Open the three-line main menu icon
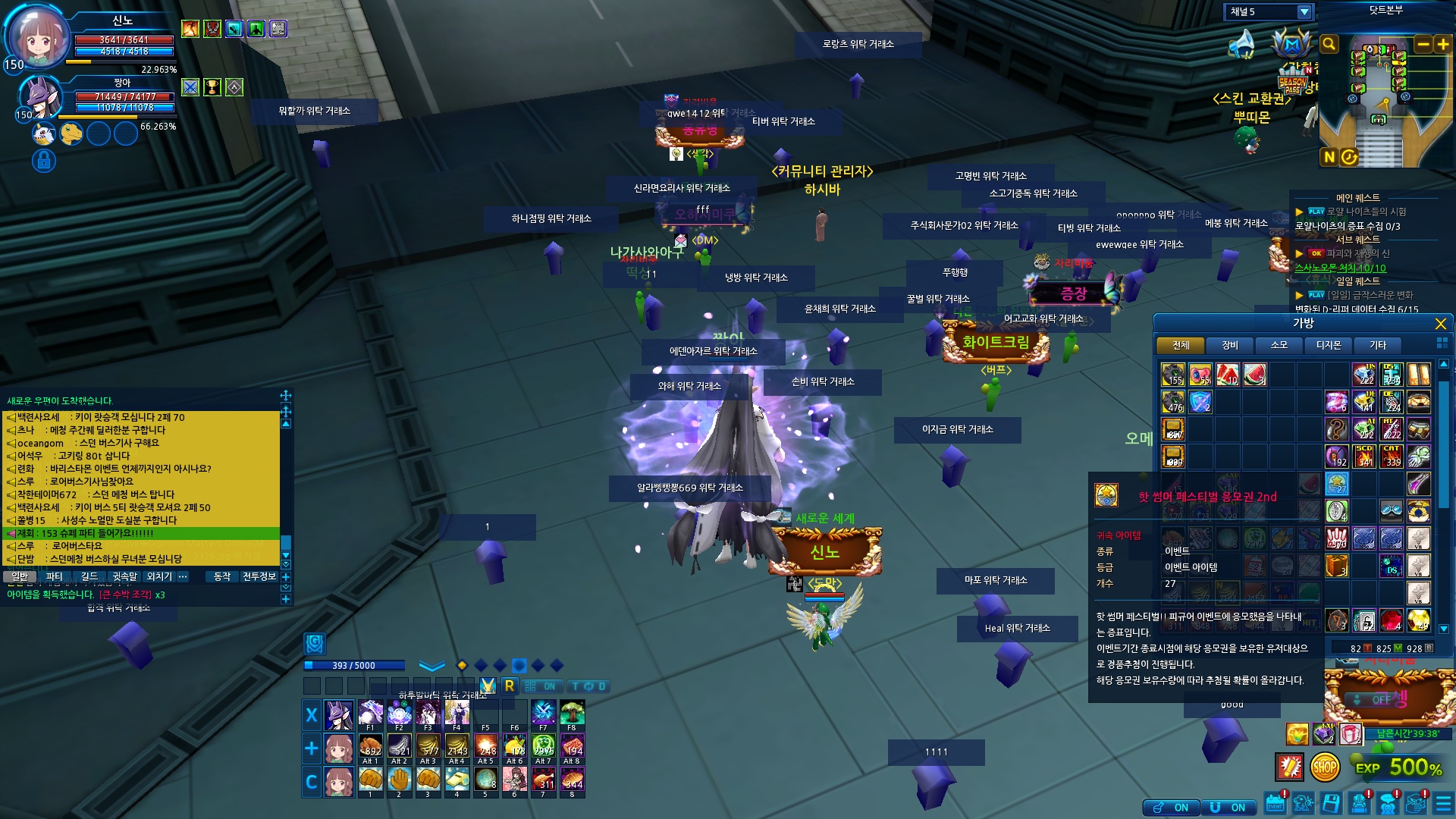The image size is (1456, 819). pos(1443,804)
